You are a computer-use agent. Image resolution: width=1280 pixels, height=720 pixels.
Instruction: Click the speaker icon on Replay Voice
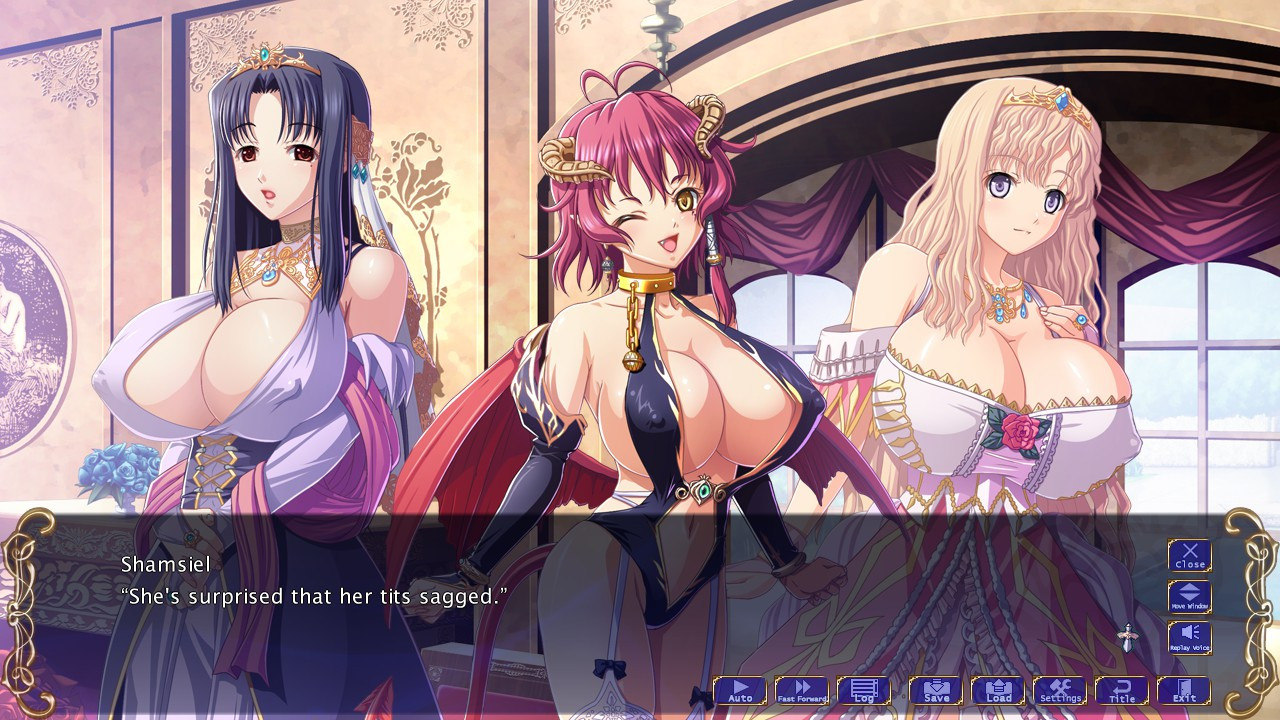[1189, 633]
